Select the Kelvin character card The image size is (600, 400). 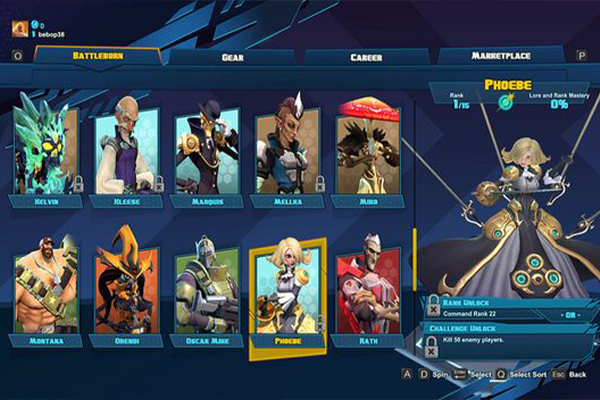[47, 148]
